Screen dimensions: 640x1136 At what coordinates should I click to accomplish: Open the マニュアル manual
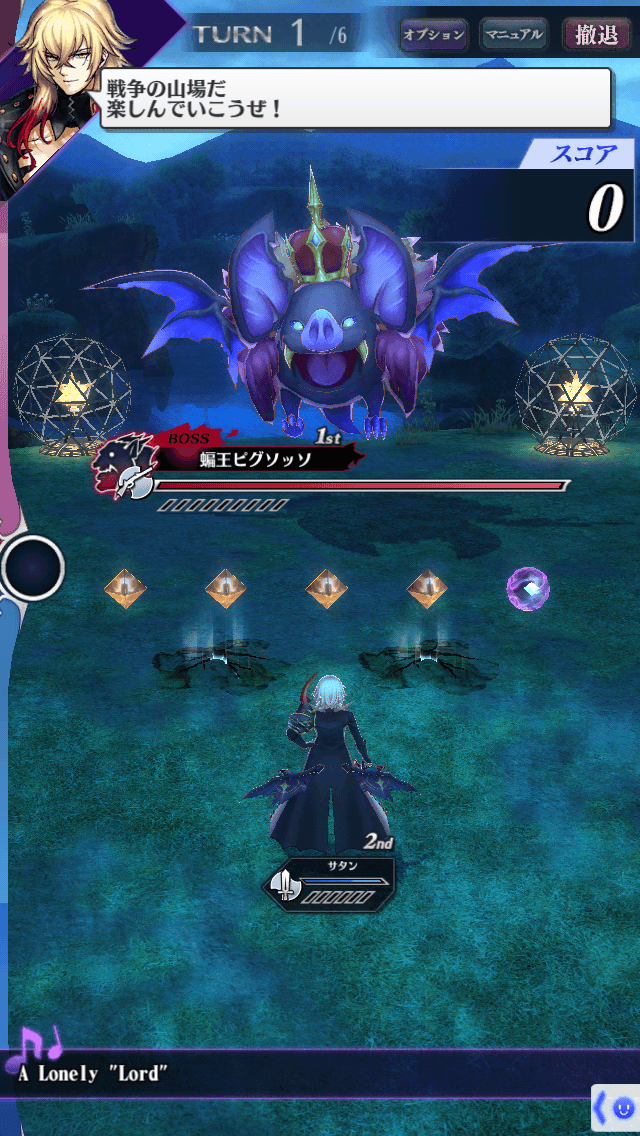click(x=513, y=35)
